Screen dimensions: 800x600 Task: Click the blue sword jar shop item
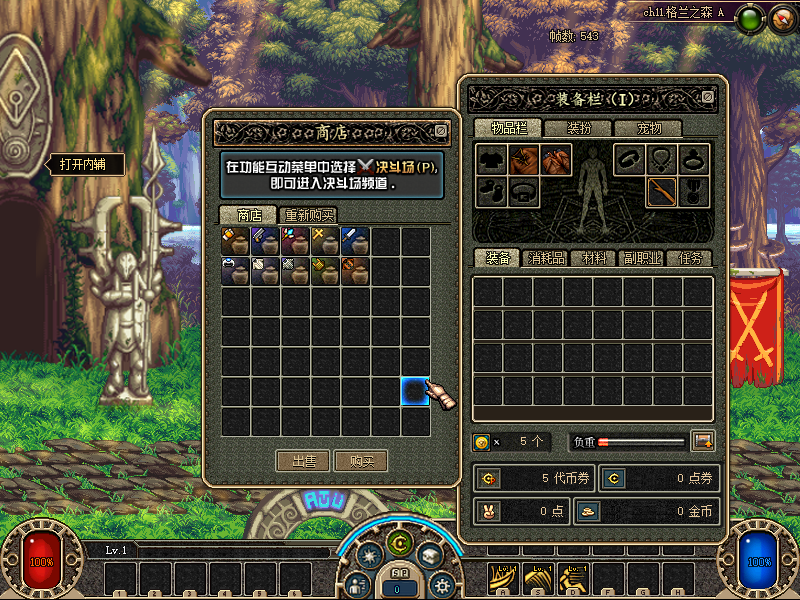point(356,240)
